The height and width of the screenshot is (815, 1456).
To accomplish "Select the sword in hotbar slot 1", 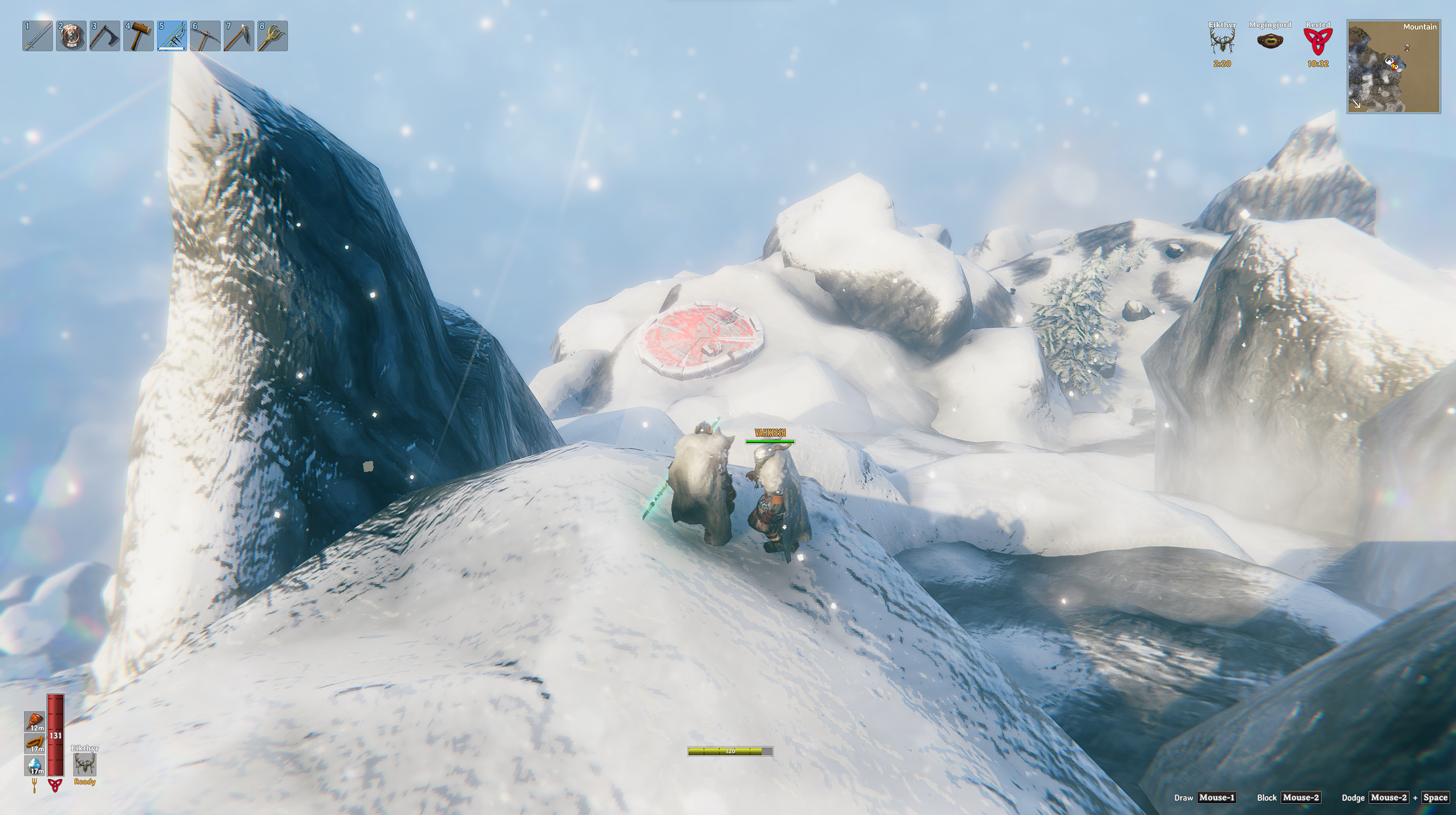I will tap(38, 36).
